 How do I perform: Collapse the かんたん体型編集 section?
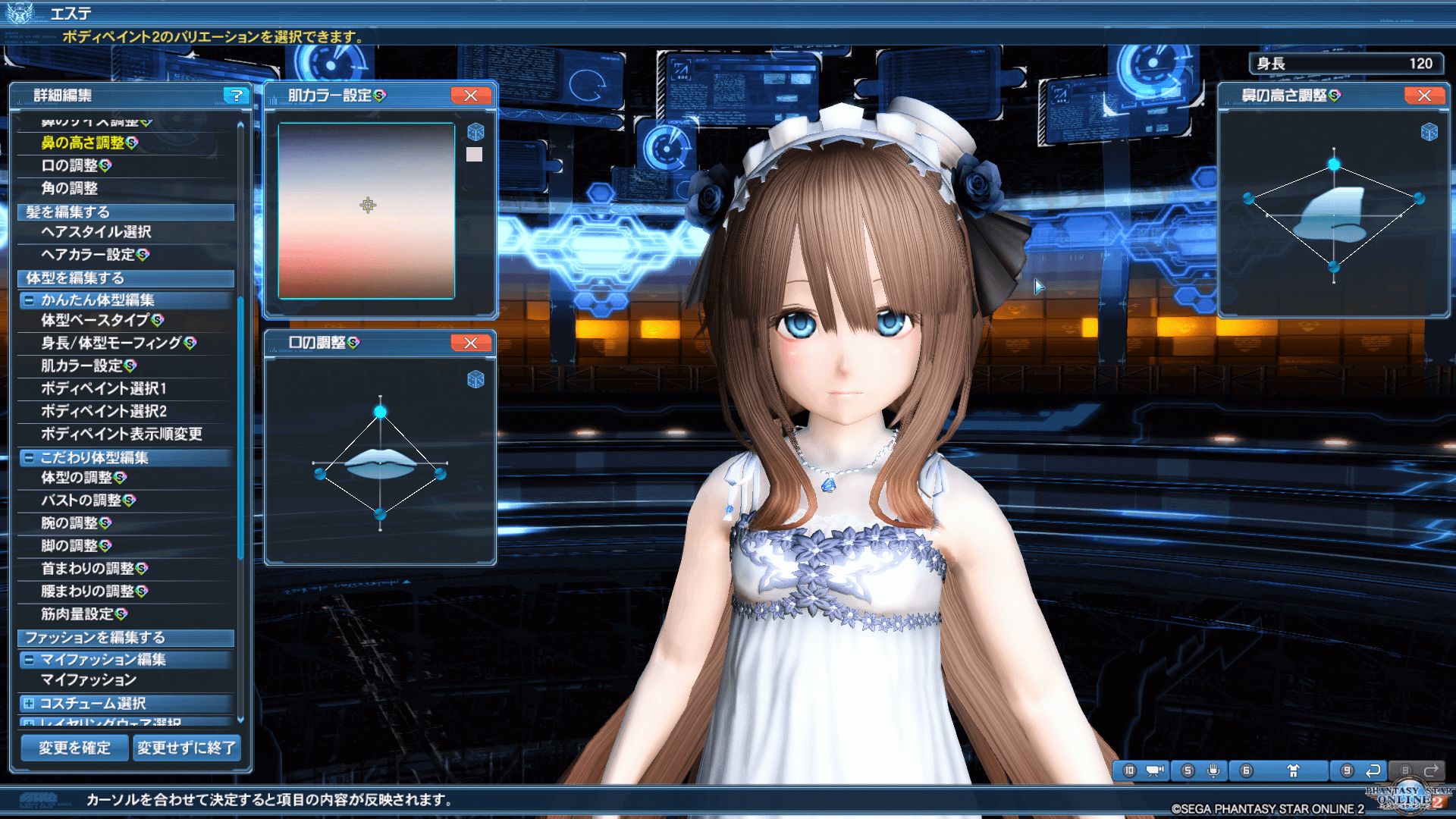point(29,300)
